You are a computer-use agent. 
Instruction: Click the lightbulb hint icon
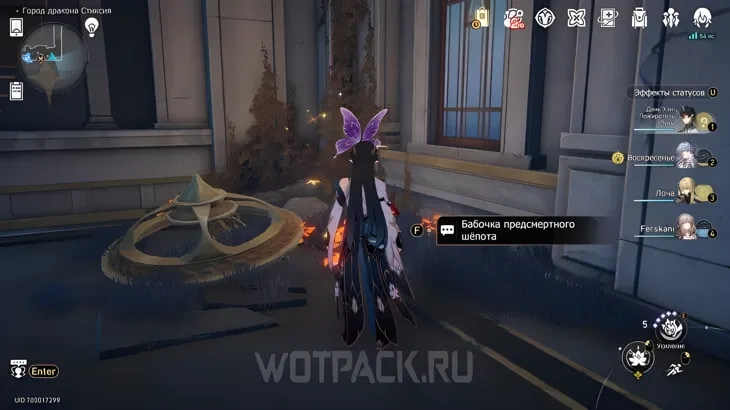click(92, 28)
